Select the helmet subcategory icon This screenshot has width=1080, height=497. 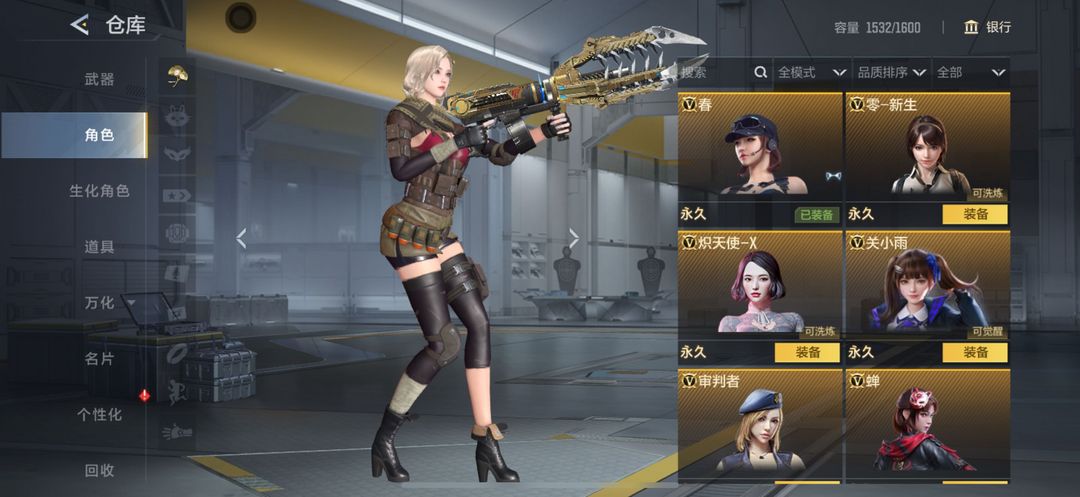coord(177,76)
